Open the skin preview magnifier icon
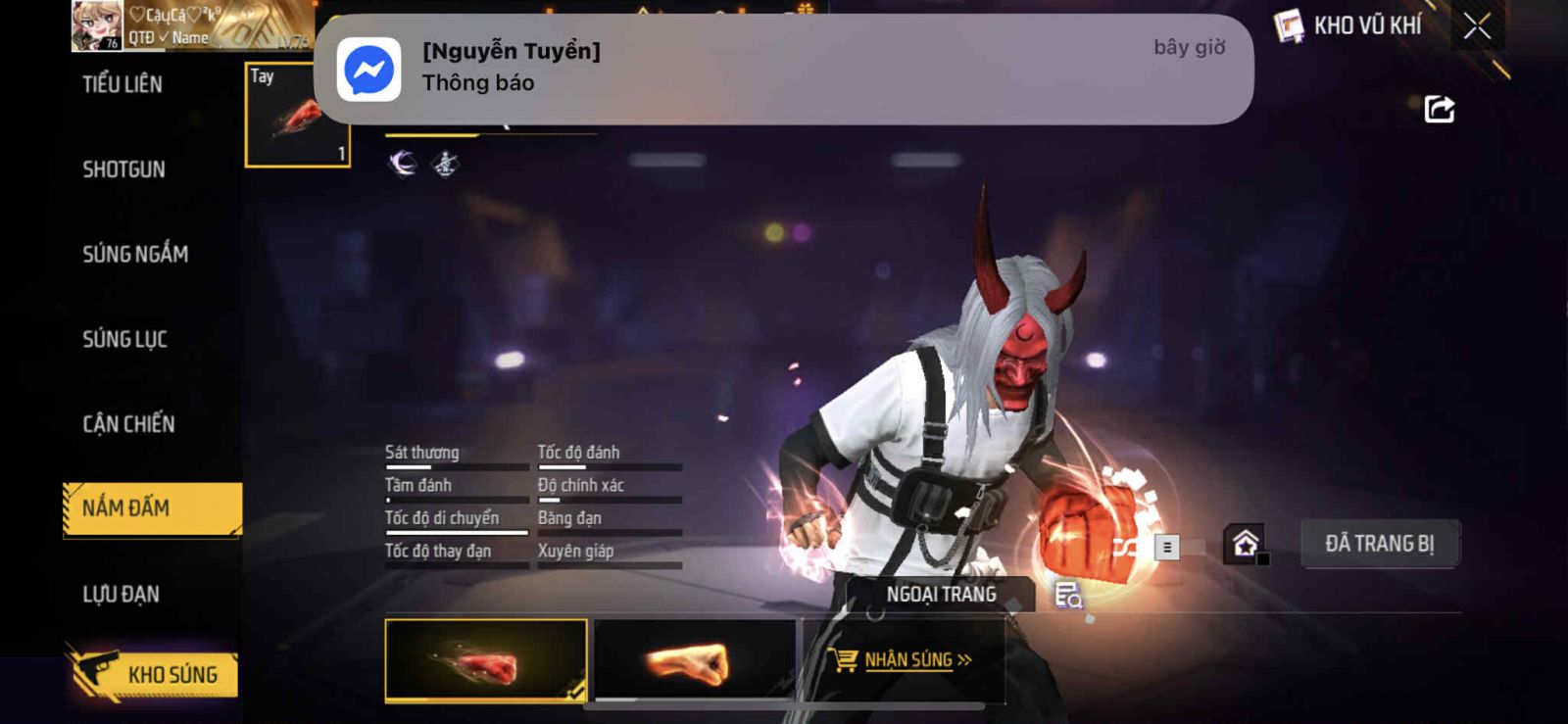 [1067, 595]
